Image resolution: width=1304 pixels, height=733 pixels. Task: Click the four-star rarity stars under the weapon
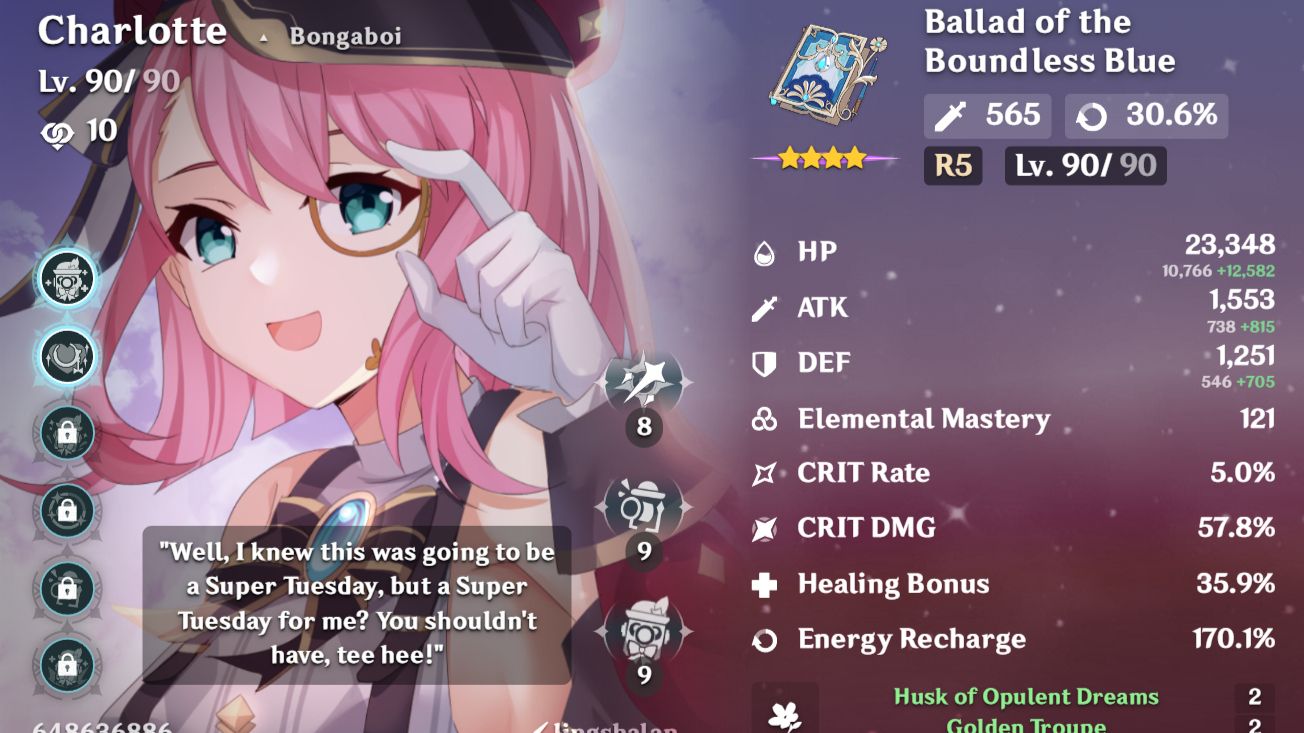click(824, 156)
